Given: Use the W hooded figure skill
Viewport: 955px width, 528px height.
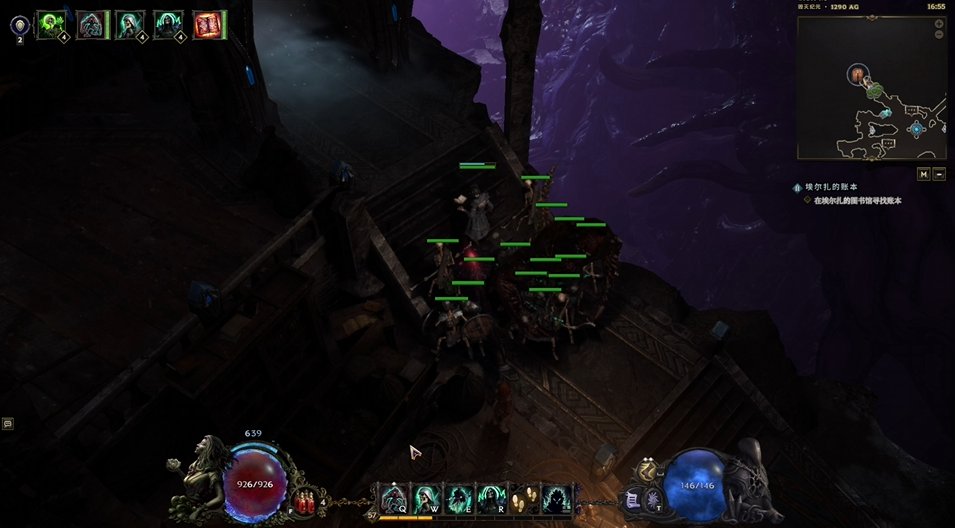Looking at the screenshot, I should (426, 497).
